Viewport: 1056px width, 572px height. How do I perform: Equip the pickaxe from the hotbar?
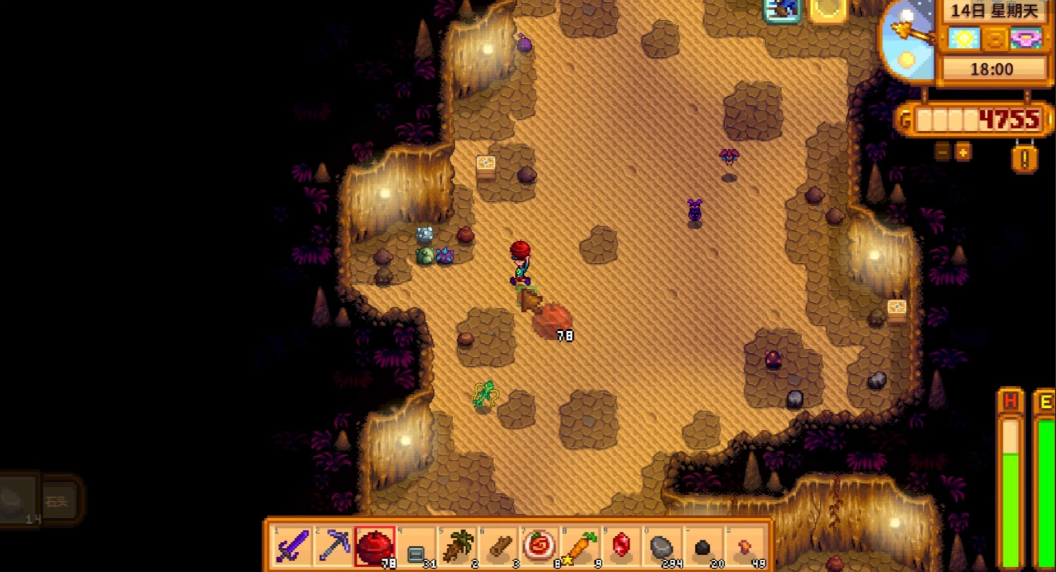[333, 546]
